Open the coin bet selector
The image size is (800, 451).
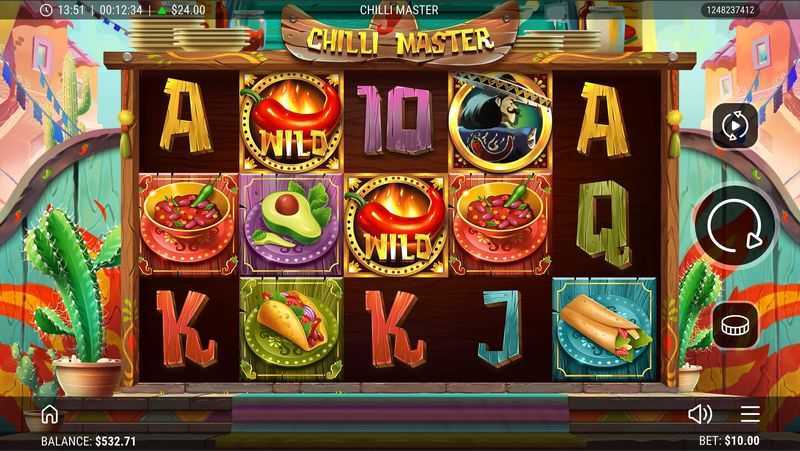click(x=735, y=325)
